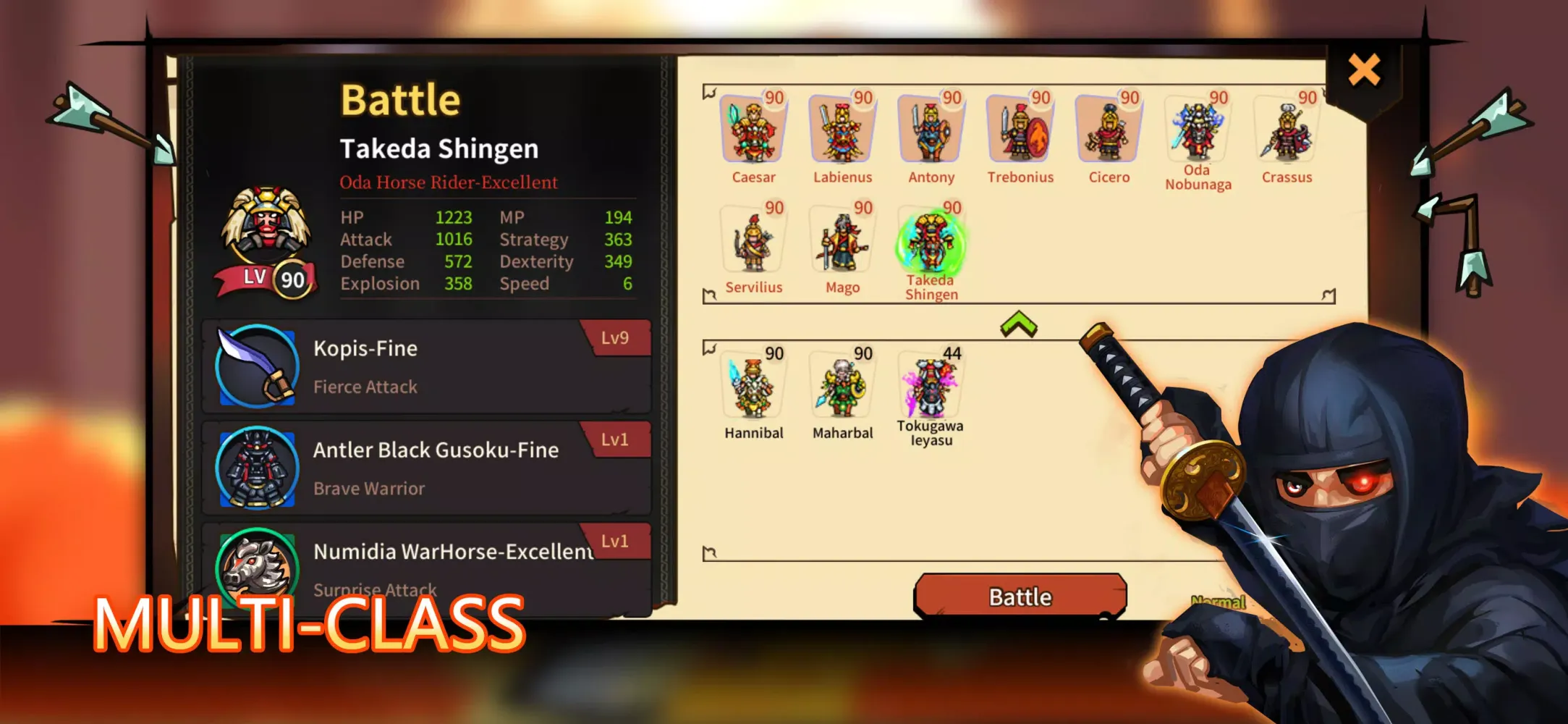Image resolution: width=1568 pixels, height=724 pixels.
Task: Pick Crassus from the hero list
Action: point(1287,130)
